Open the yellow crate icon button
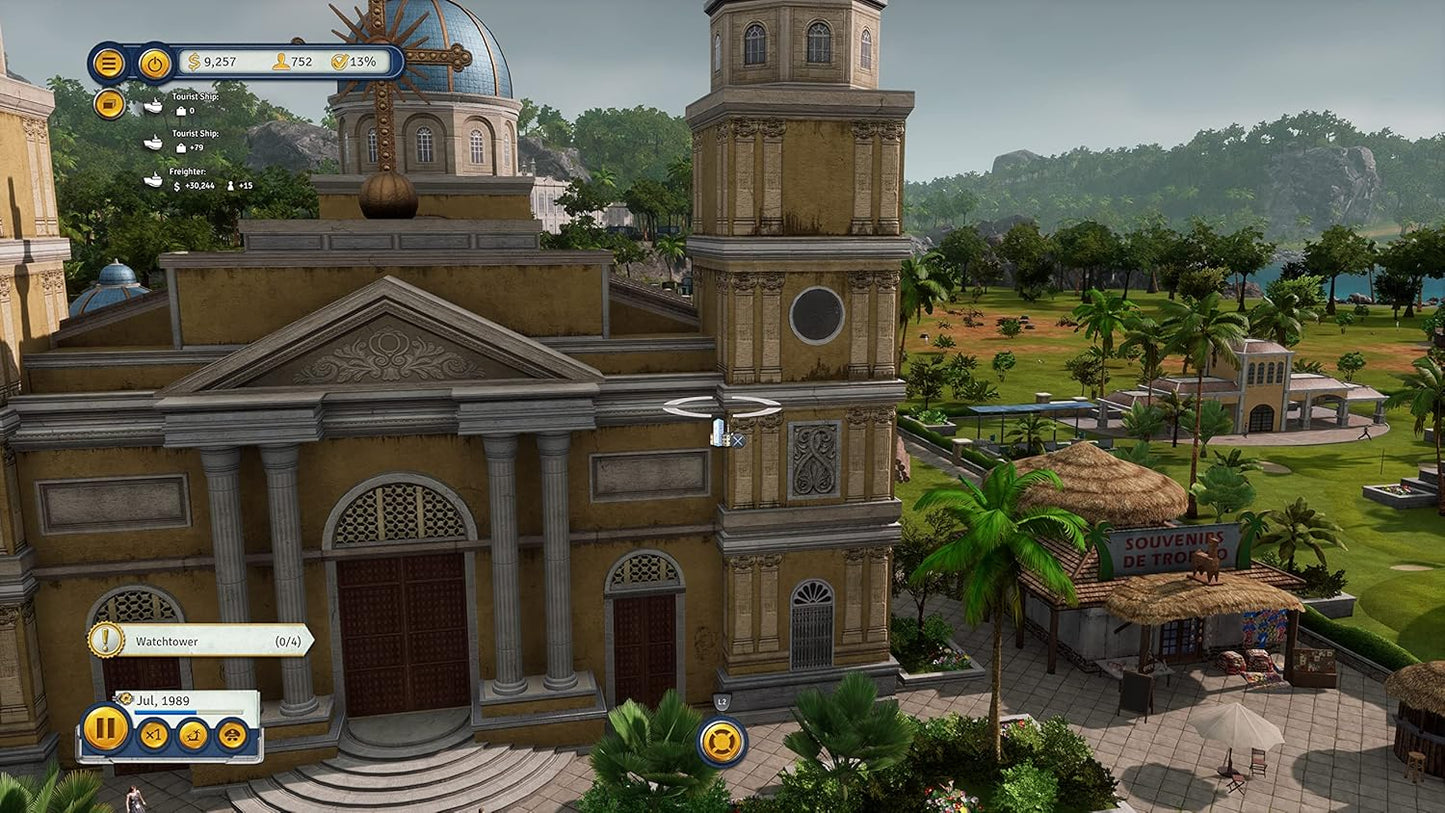 tap(108, 104)
